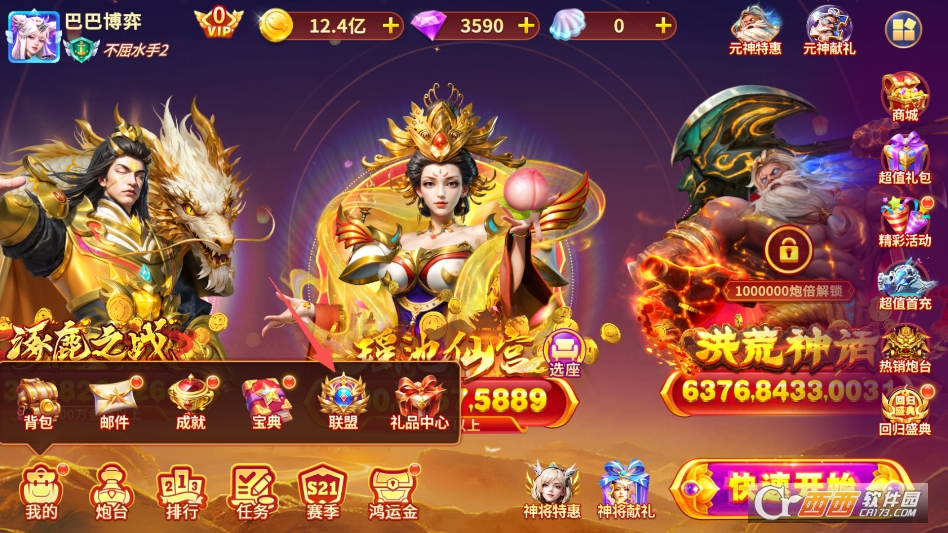Open the 炮台 cannon menu
The height and width of the screenshot is (533, 948).
[x=109, y=491]
